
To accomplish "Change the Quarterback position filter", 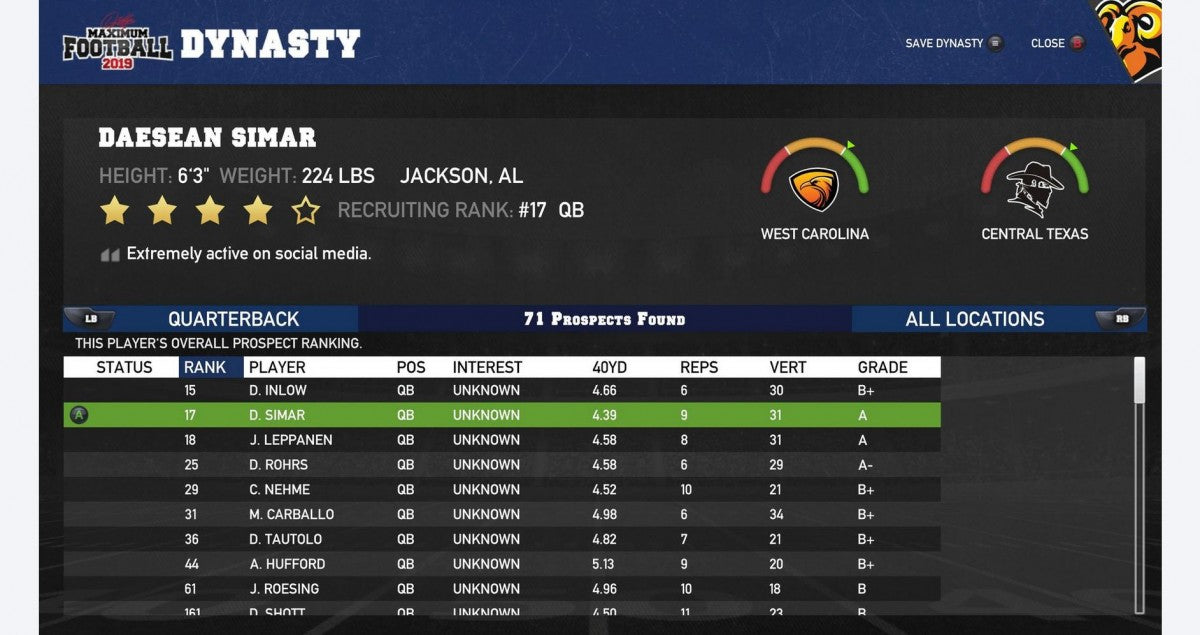I will point(233,319).
